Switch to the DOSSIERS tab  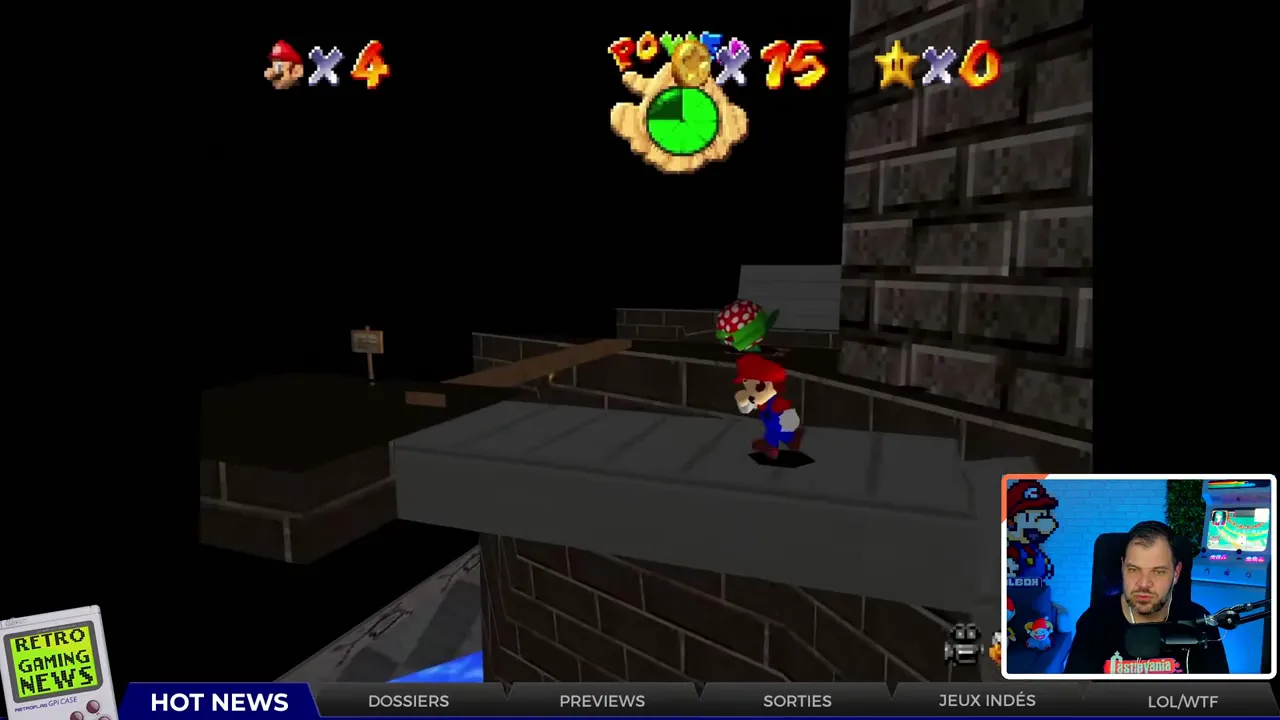click(408, 701)
